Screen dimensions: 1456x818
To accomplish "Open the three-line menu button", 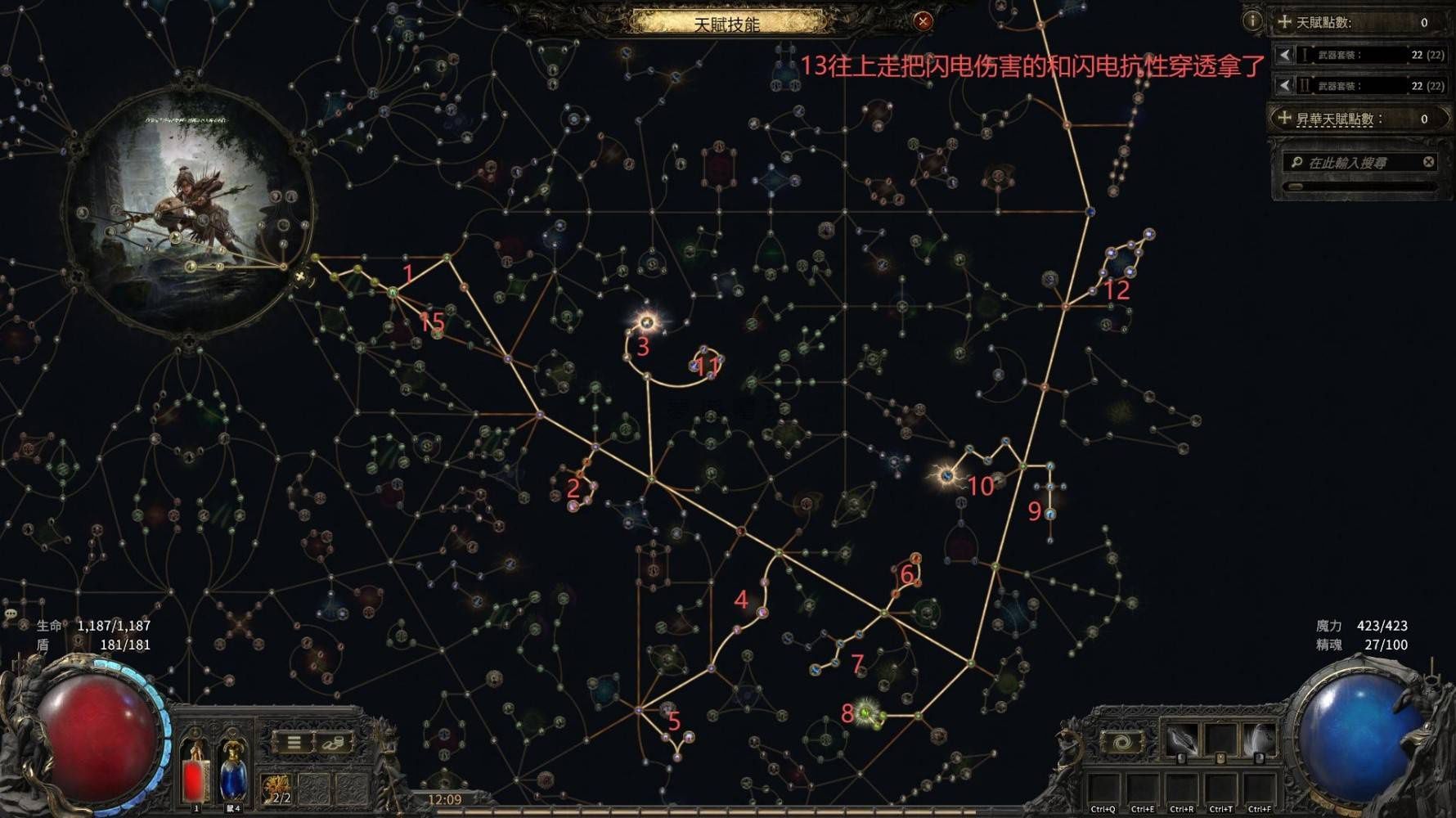I will click(x=294, y=743).
